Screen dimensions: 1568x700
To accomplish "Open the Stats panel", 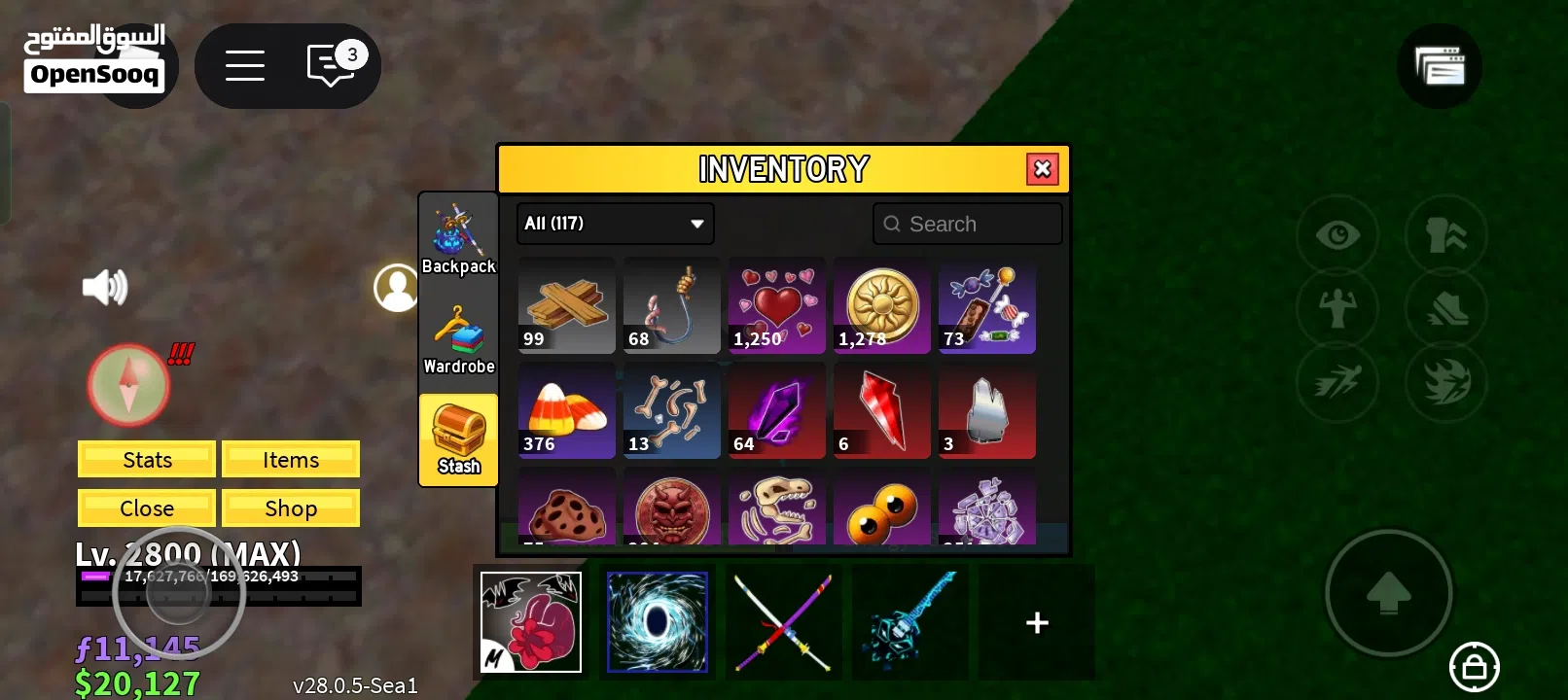I will (x=146, y=459).
